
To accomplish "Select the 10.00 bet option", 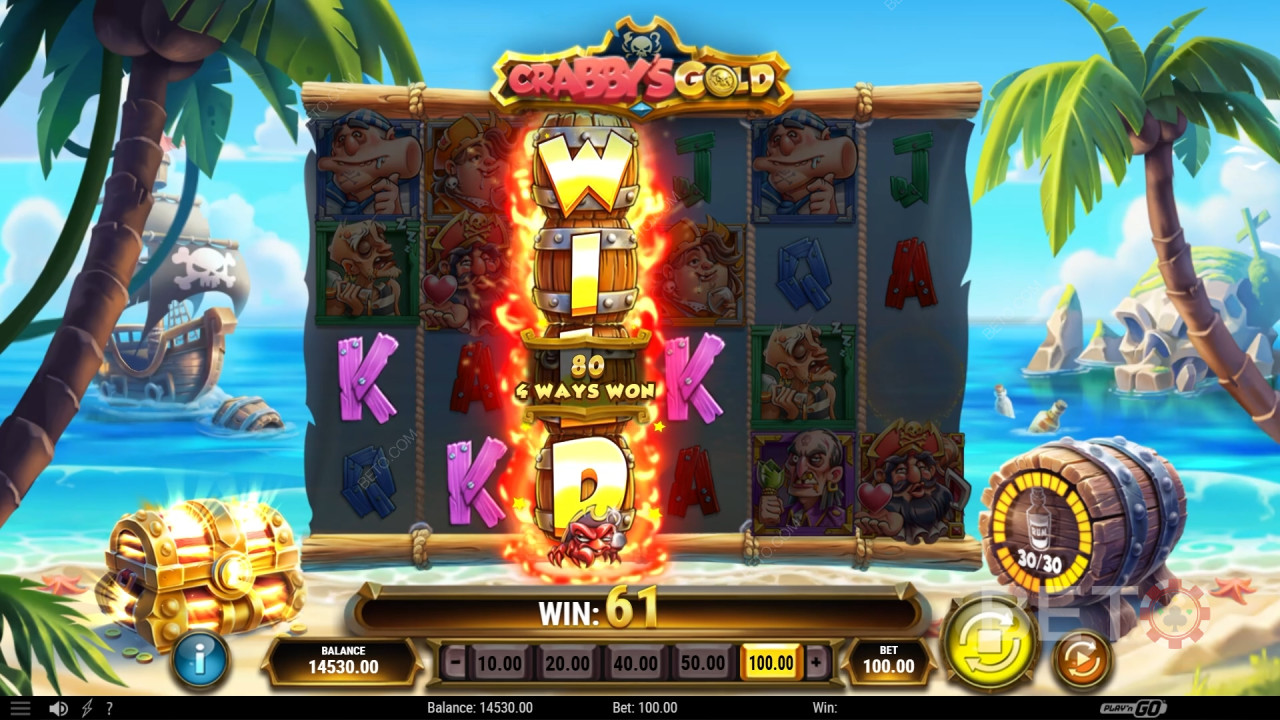I will [x=500, y=662].
